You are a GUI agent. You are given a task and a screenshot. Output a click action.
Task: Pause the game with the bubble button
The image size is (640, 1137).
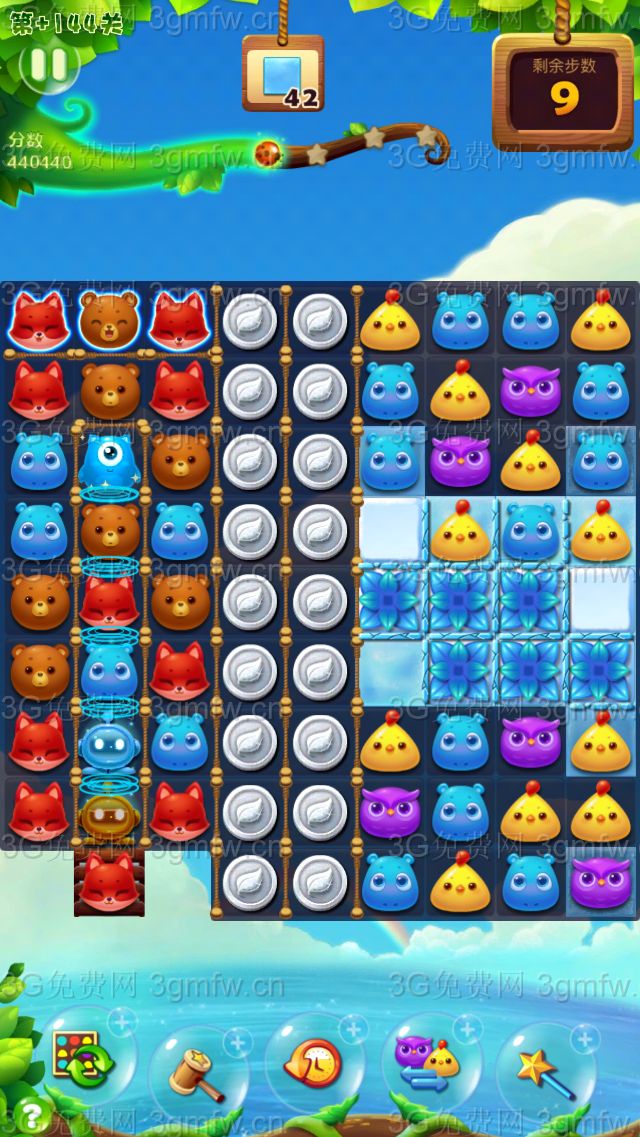49,66
